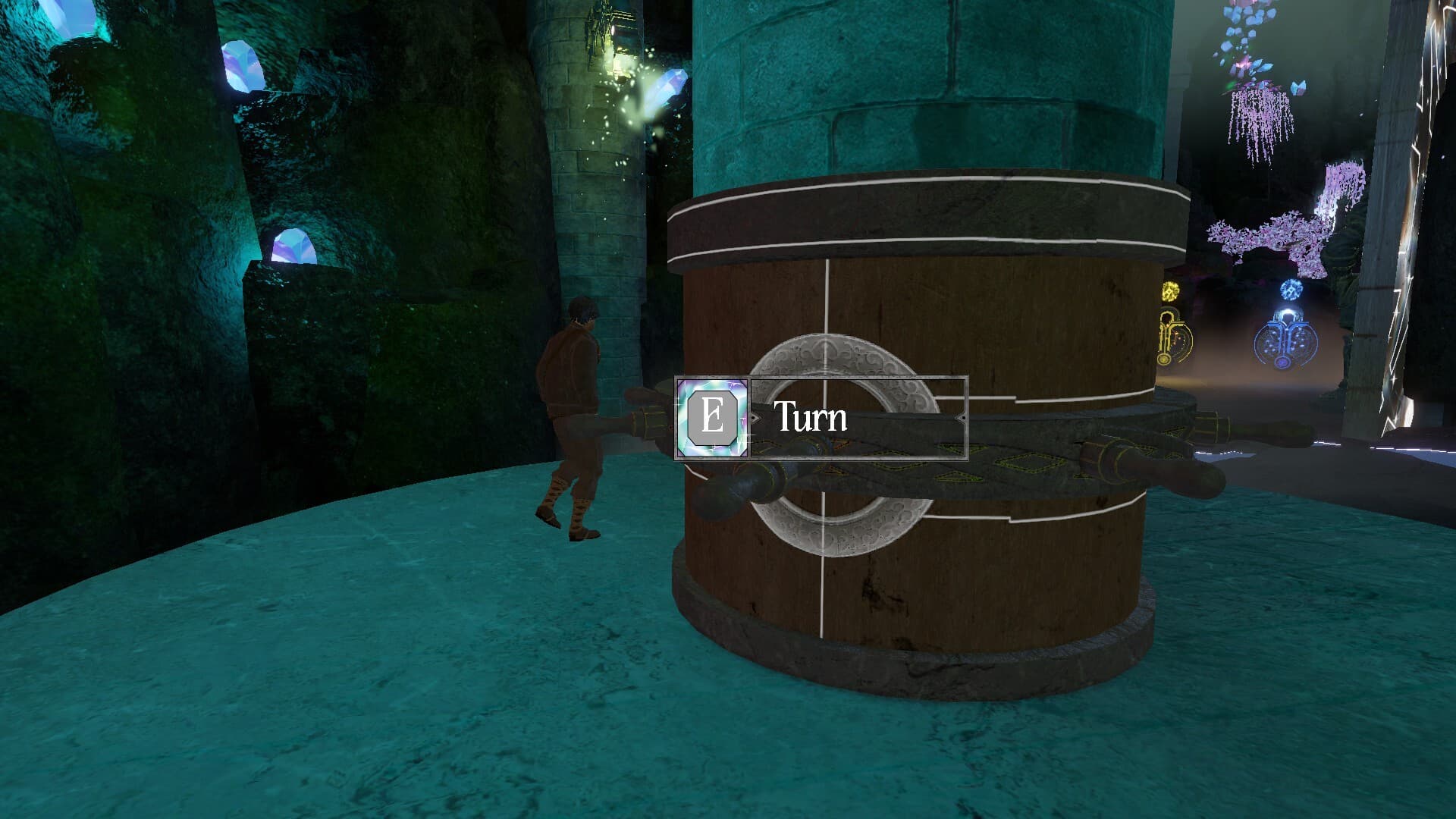Image resolution: width=1456 pixels, height=819 pixels.
Task: Click the E key interaction icon
Action: coord(712,419)
